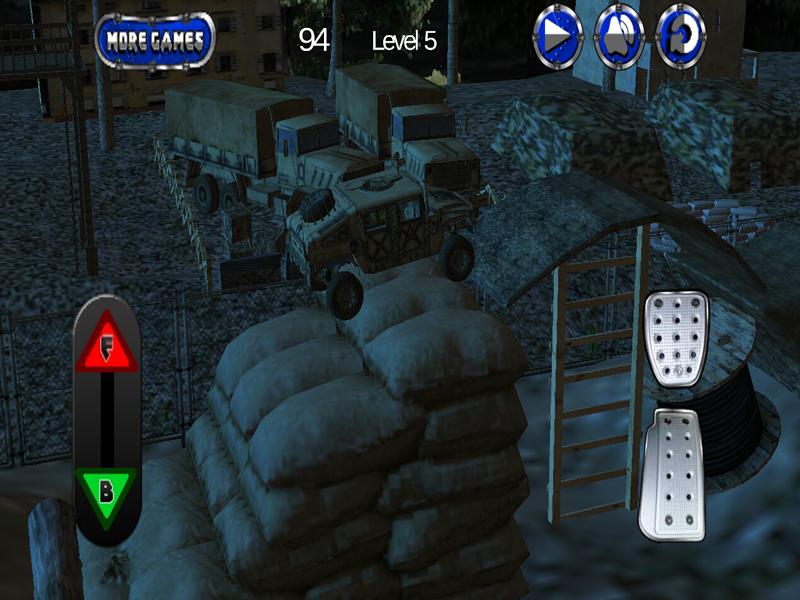
Task: Restart the level with the circular arrow
Action: pos(681,37)
